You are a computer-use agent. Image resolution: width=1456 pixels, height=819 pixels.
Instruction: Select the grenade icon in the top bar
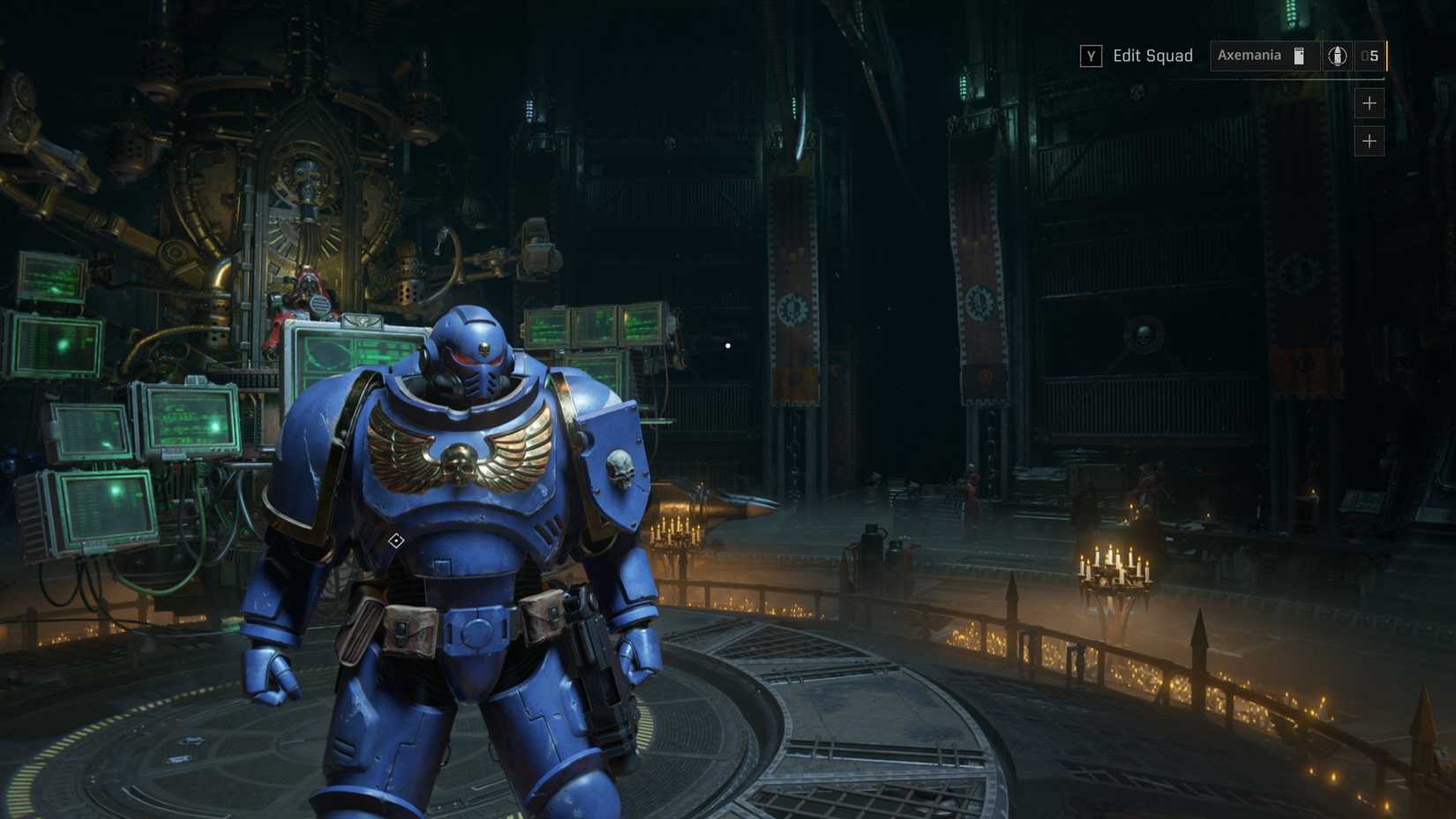(1337, 55)
